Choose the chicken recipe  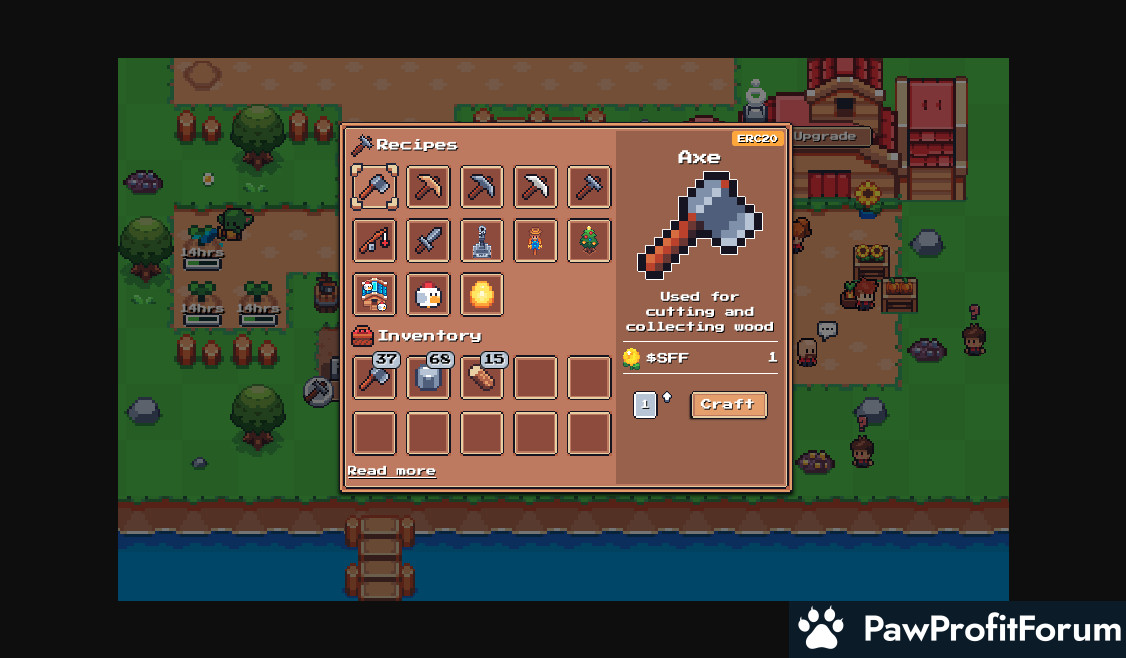[428, 295]
